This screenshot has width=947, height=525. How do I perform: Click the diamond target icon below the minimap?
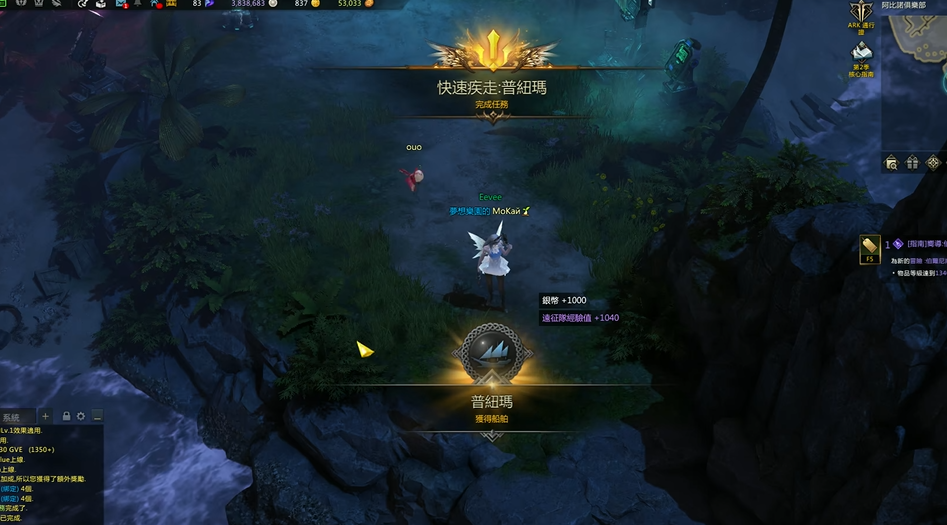[934, 162]
